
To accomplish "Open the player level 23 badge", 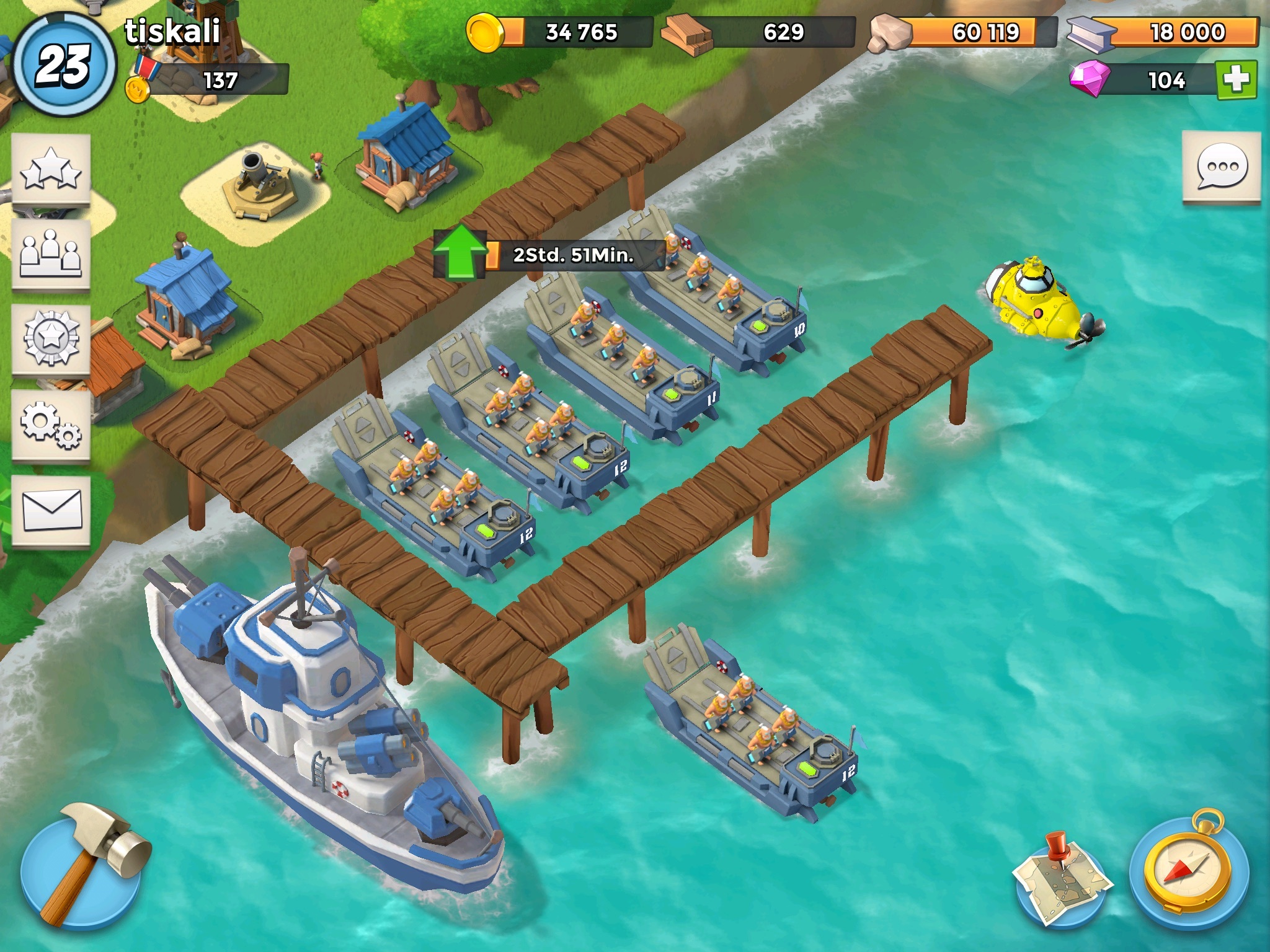I will click(63, 64).
